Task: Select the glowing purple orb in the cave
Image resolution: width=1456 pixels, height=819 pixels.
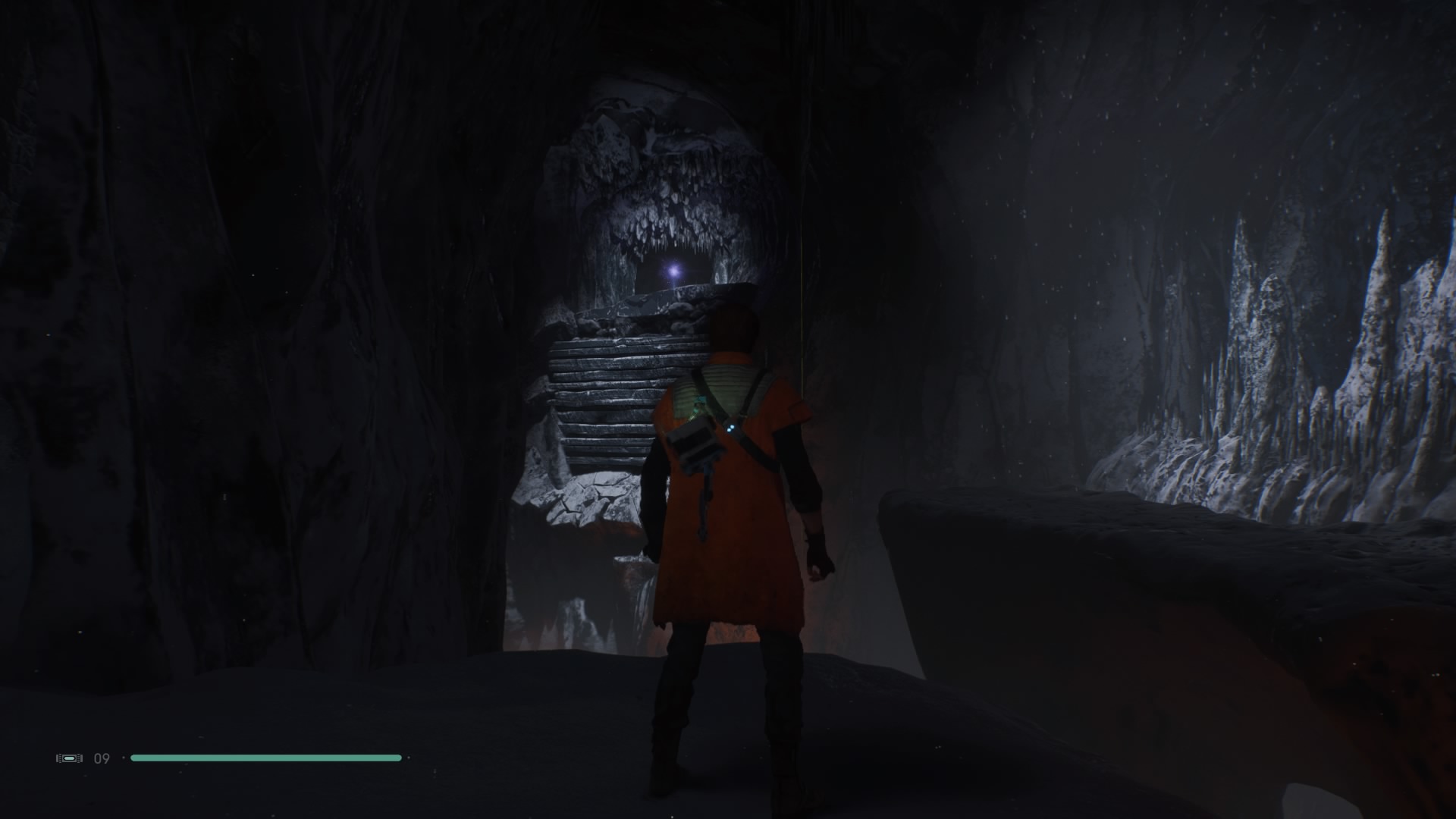Action: click(x=673, y=268)
